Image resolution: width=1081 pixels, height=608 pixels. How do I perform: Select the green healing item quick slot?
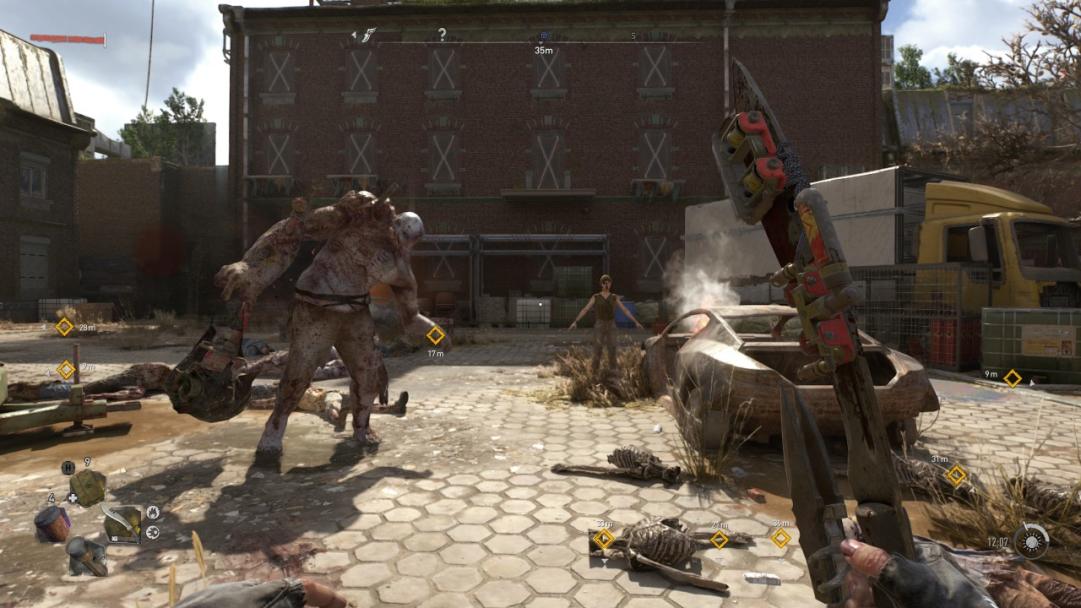(88, 487)
